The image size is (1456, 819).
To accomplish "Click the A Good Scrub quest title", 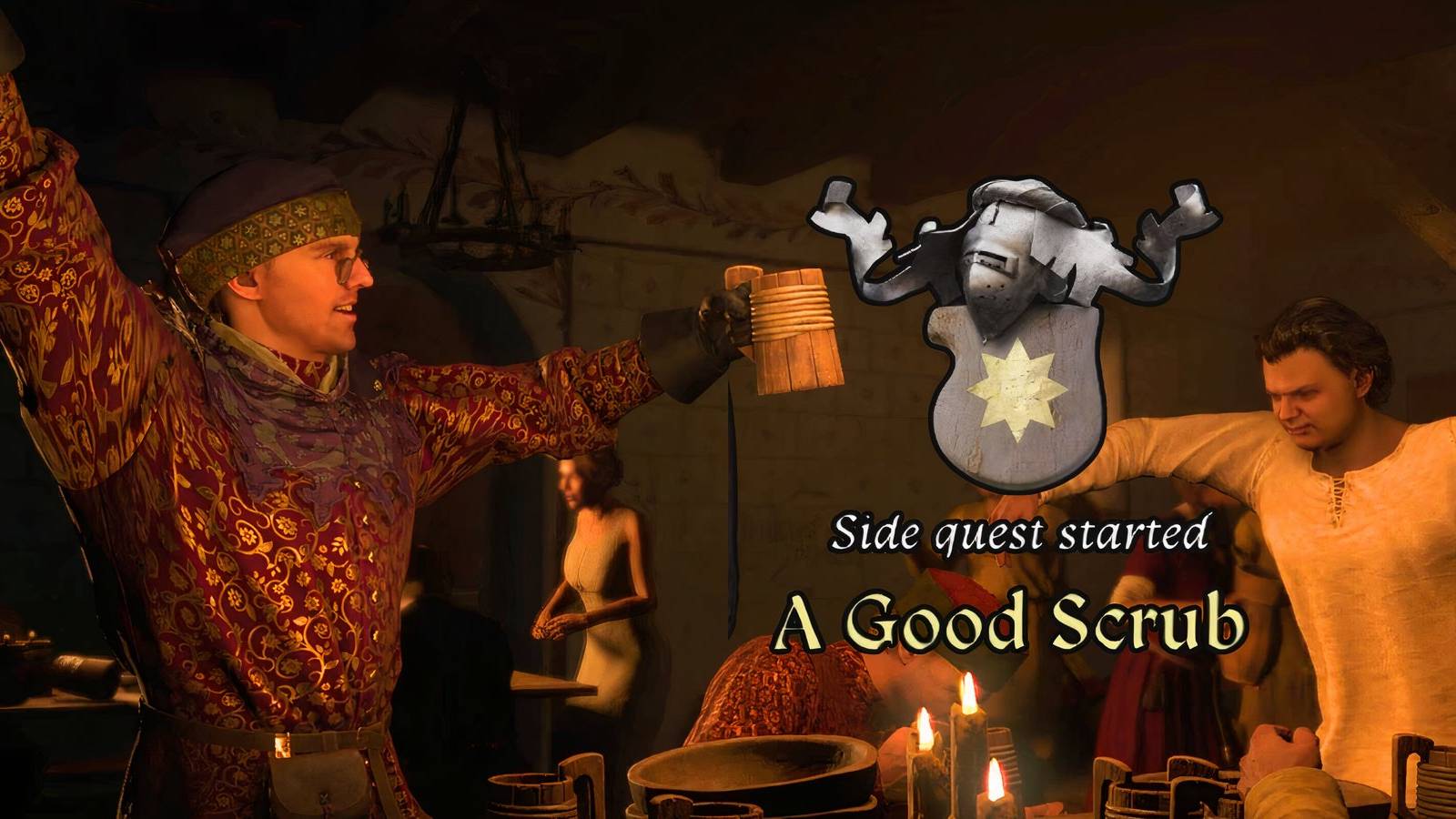I will 1010,622.
